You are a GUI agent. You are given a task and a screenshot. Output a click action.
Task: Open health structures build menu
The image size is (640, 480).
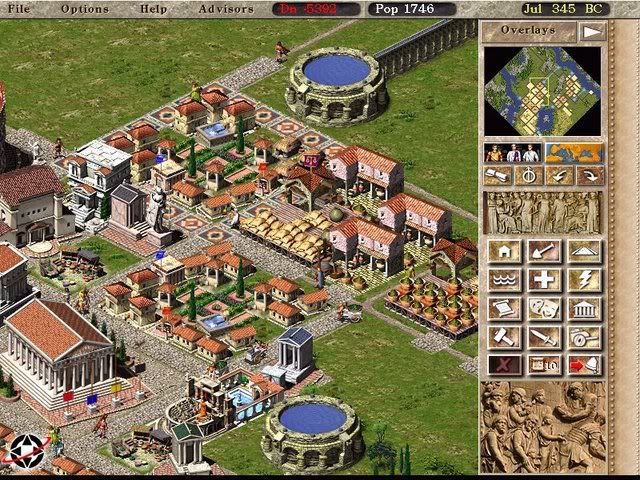pos(543,279)
